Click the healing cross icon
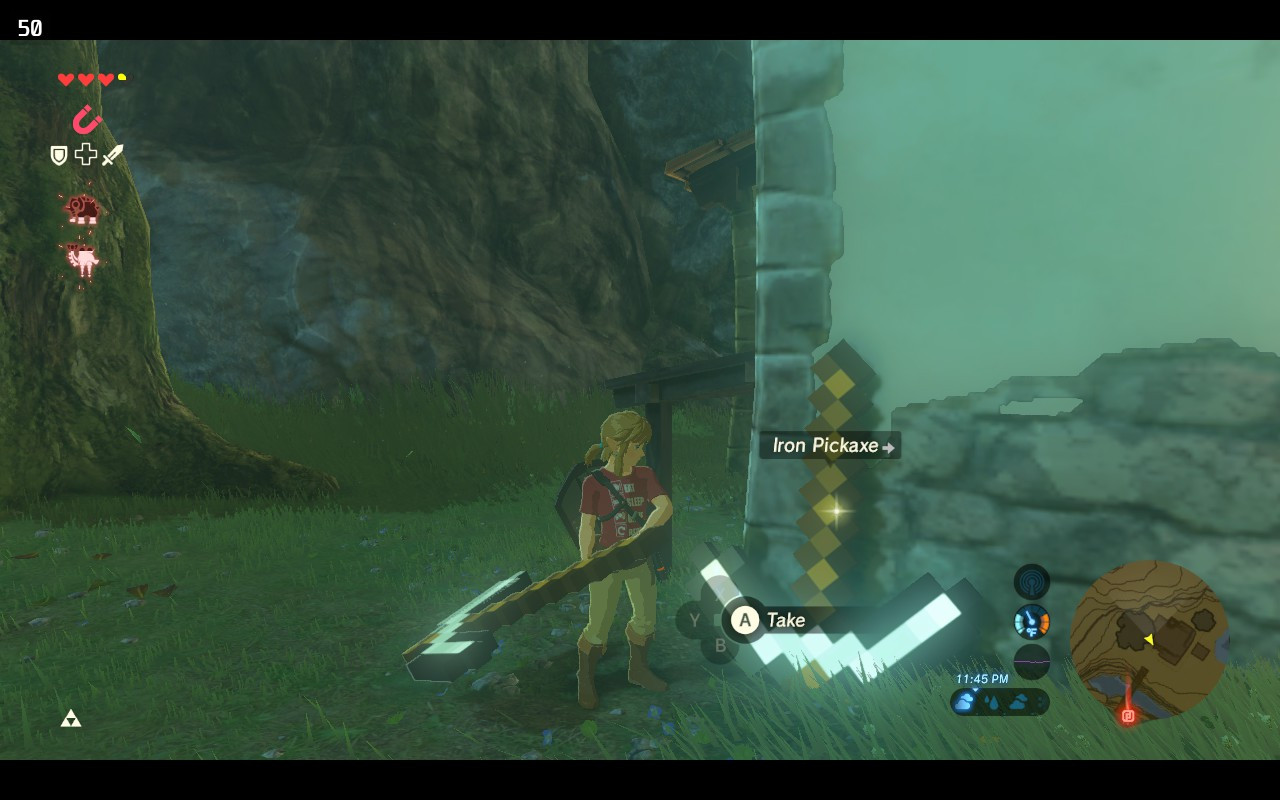This screenshot has width=1280, height=800. pyautogui.click(x=85, y=154)
